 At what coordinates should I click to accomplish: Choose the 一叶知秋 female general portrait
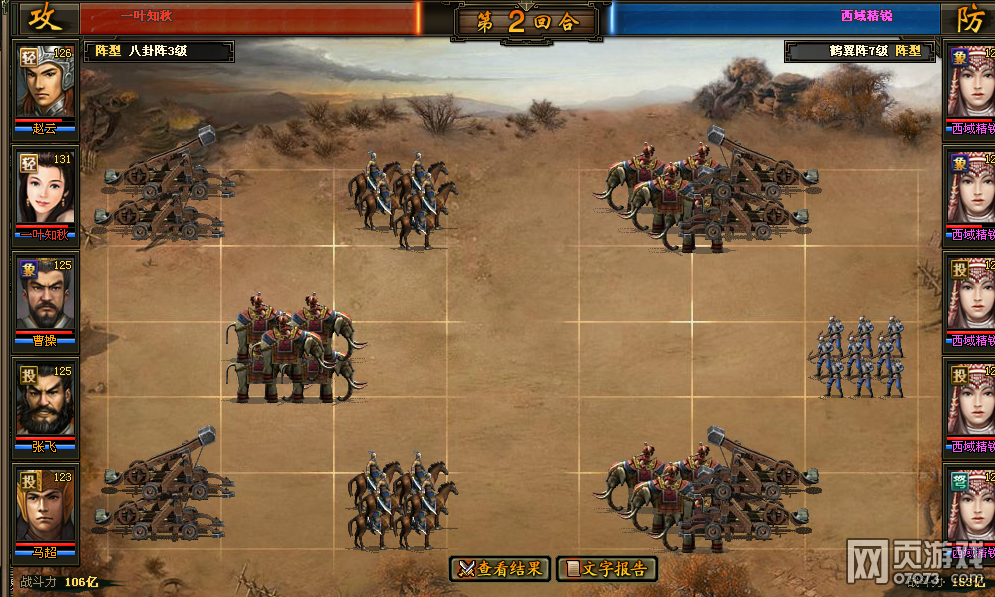[45, 189]
